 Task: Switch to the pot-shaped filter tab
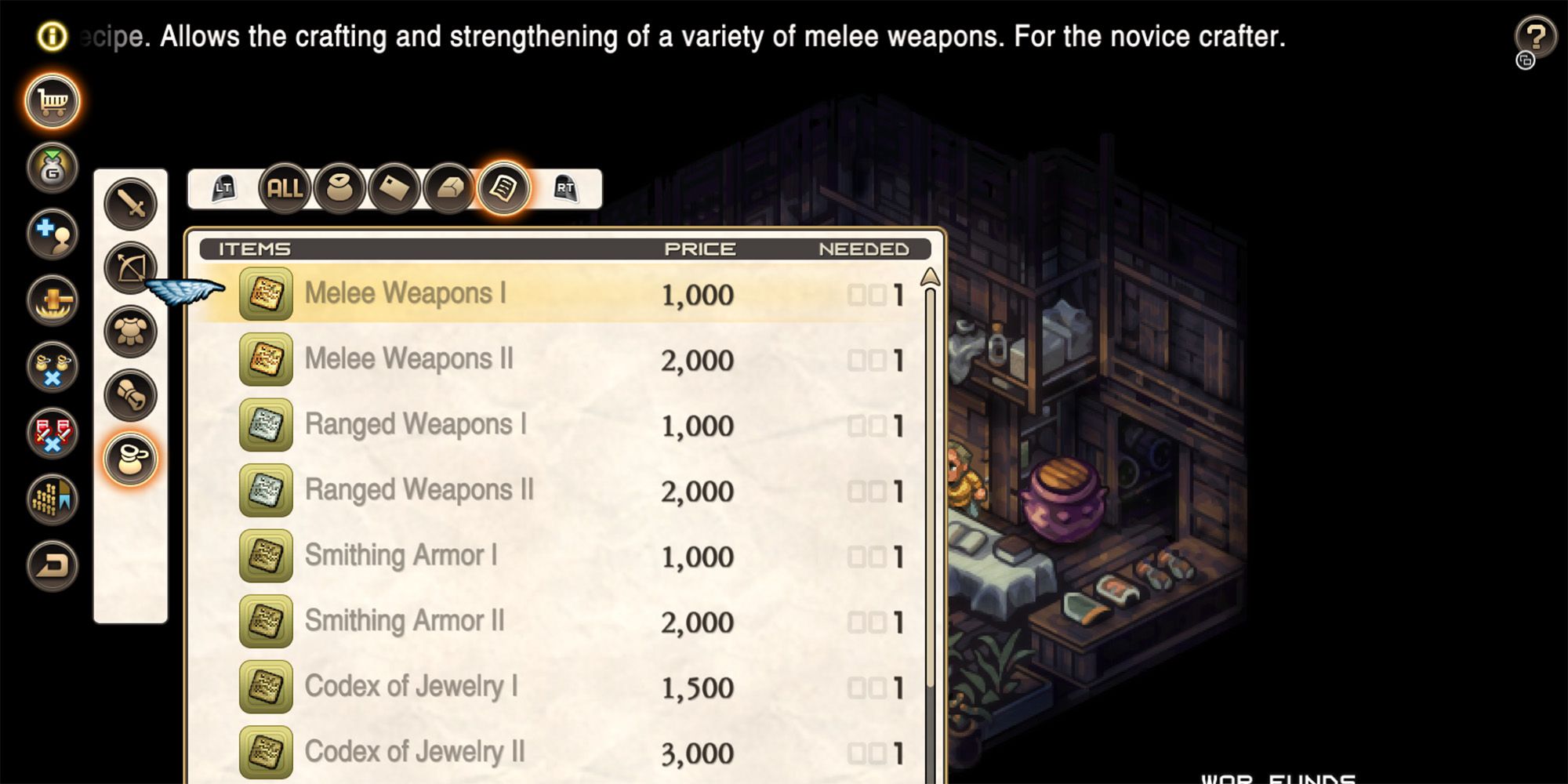pos(339,188)
